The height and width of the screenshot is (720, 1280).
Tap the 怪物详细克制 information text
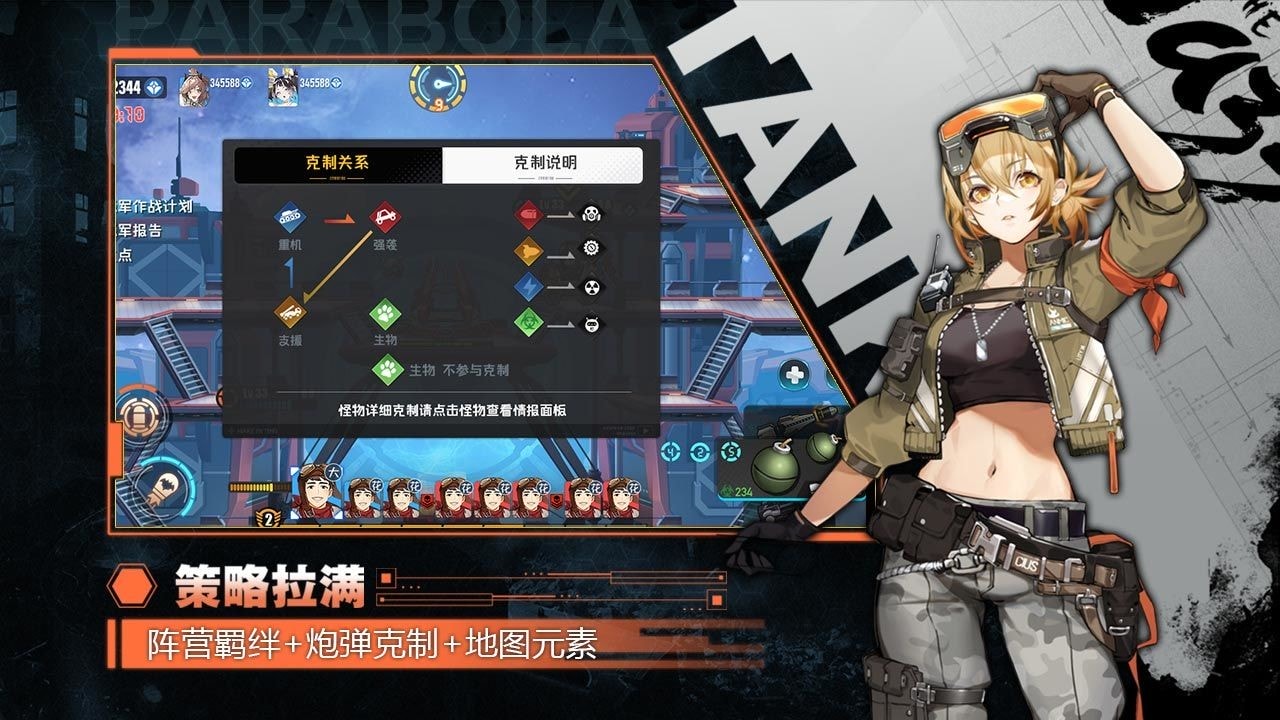click(454, 411)
